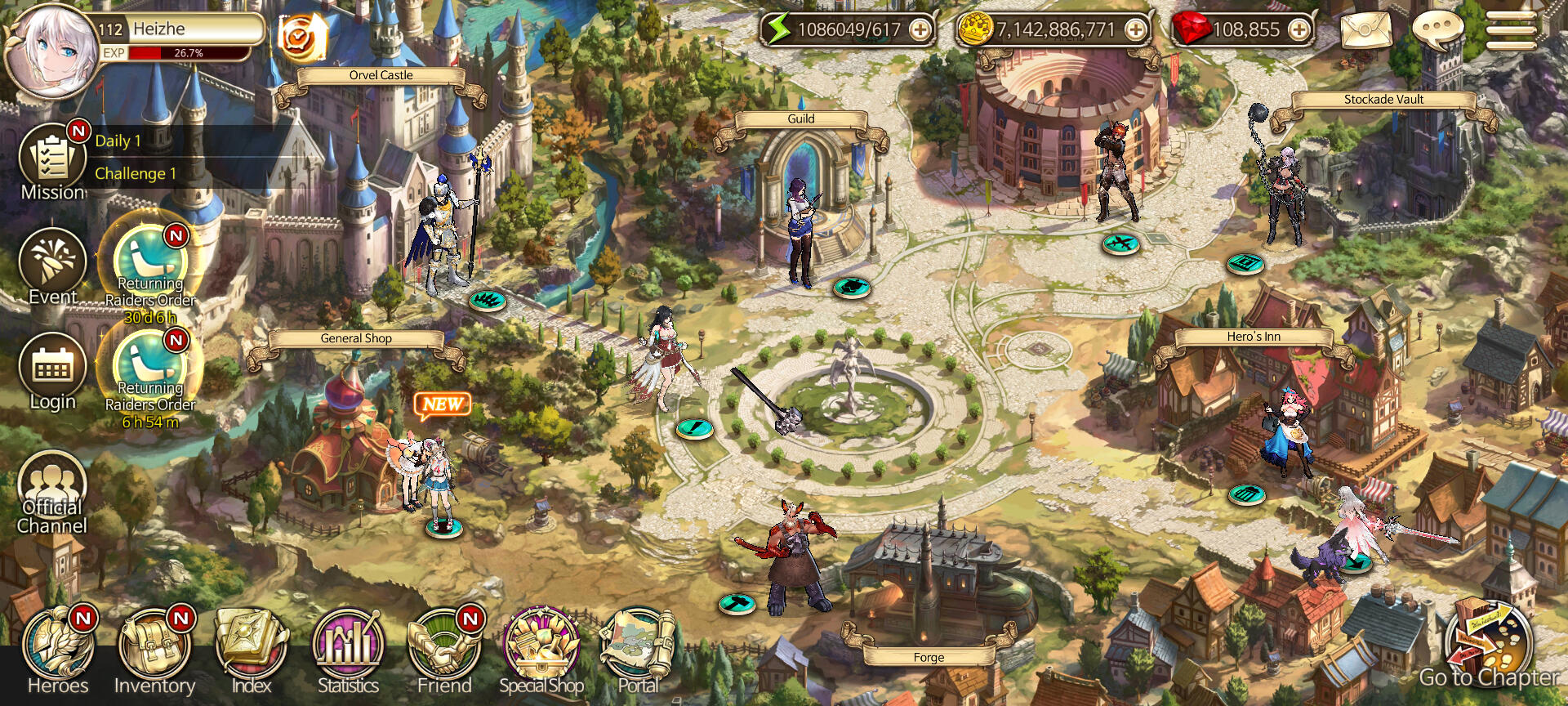The width and height of the screenshot is (1568, 706).
Task: Open the hamburger main menu
Action: point(1511,30)
